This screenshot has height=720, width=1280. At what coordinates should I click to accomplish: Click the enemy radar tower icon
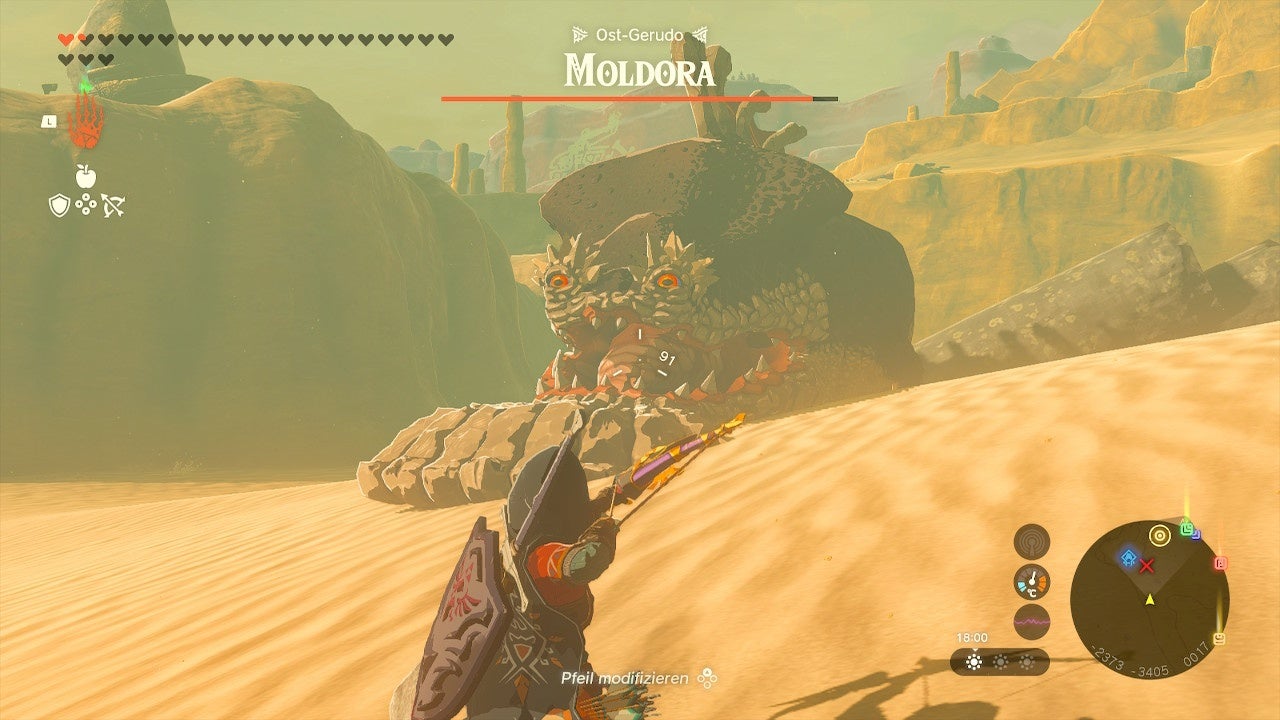[1031, 544]
